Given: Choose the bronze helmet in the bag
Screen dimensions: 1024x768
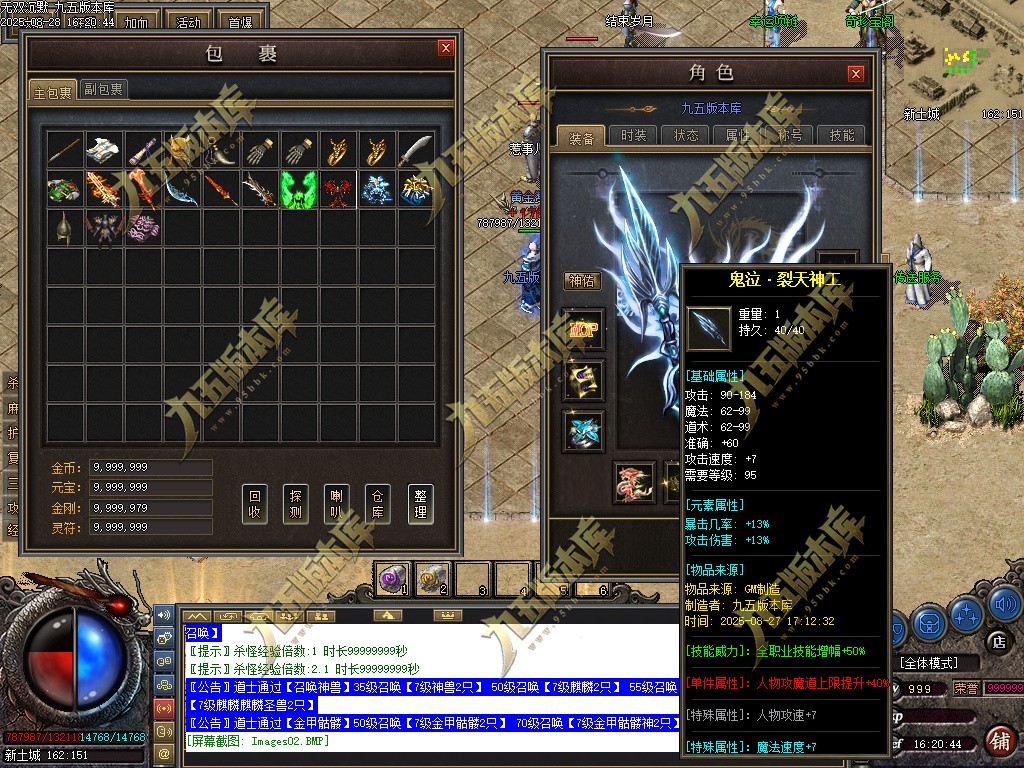Looking at the screenshot, I should pos(64,228).
